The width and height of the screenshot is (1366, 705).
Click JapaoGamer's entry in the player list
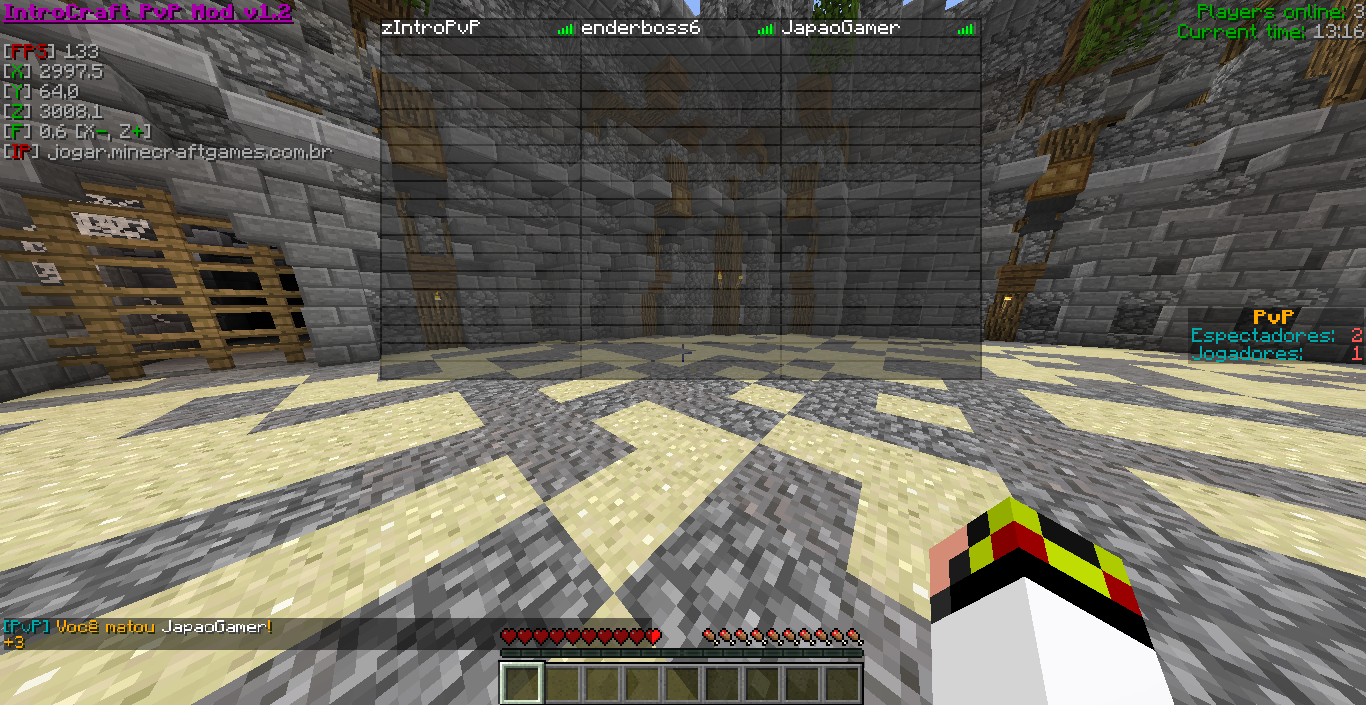(x=840, y=28)
